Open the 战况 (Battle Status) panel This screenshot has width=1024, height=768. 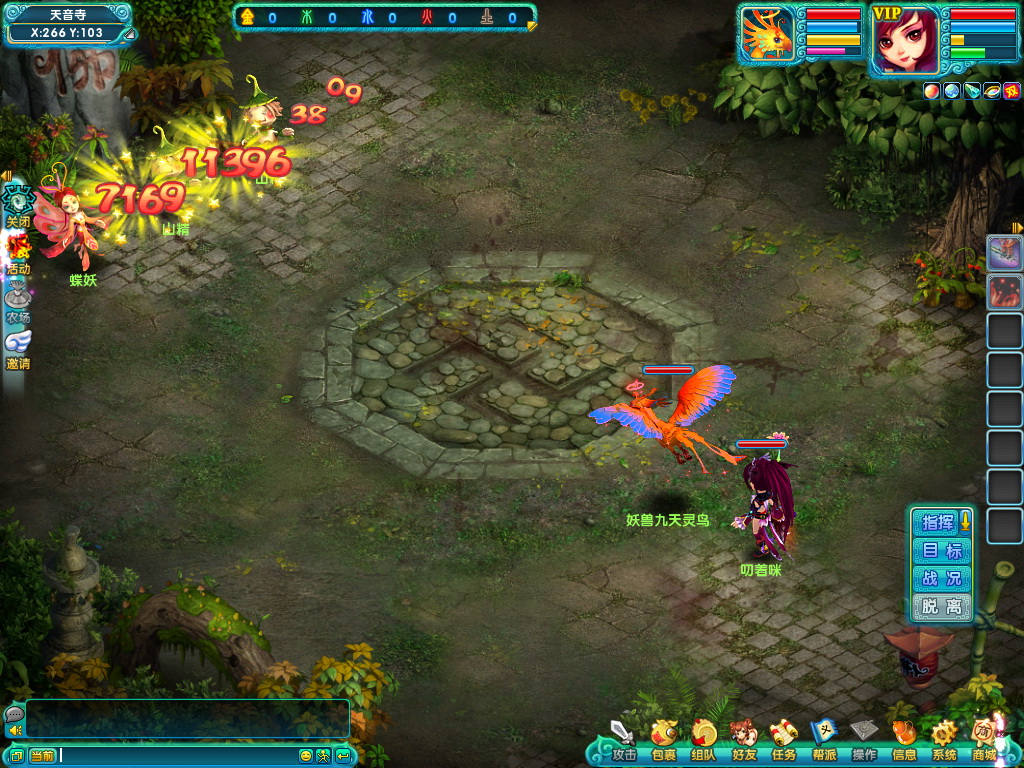[942, 578]
